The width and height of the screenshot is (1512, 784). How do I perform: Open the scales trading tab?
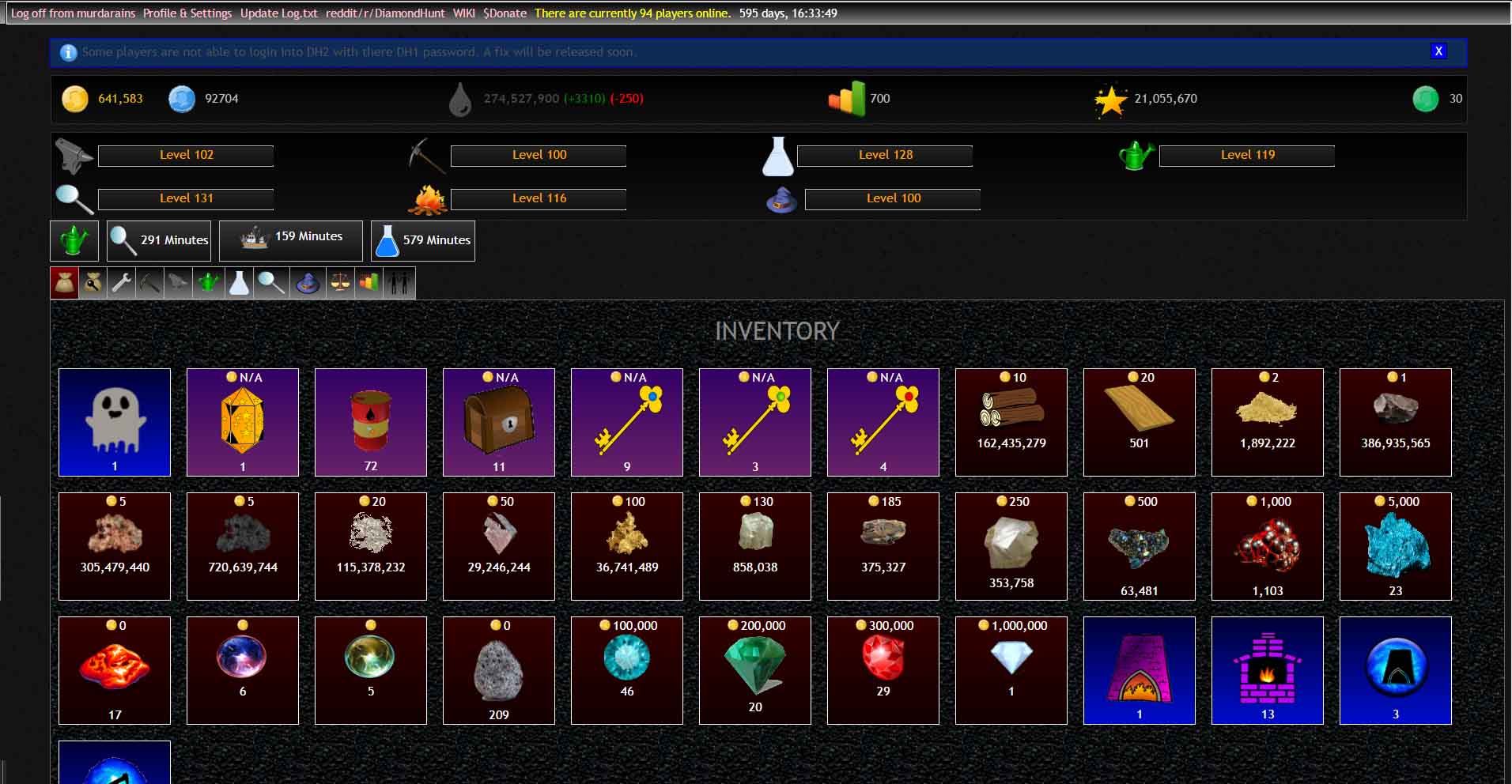(338, 282)
